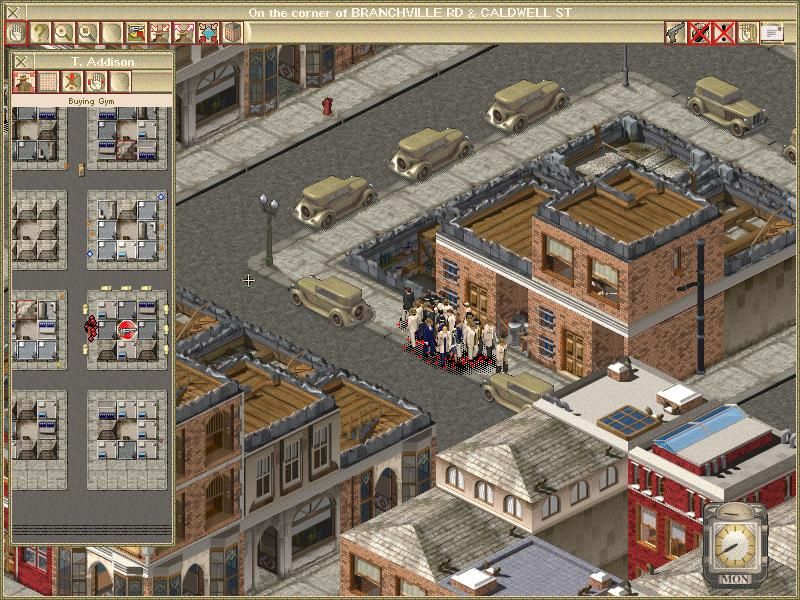Click the blue diamond centering arrows icon
Viewport: 800px width, 600px height.
tap(208, 32)
